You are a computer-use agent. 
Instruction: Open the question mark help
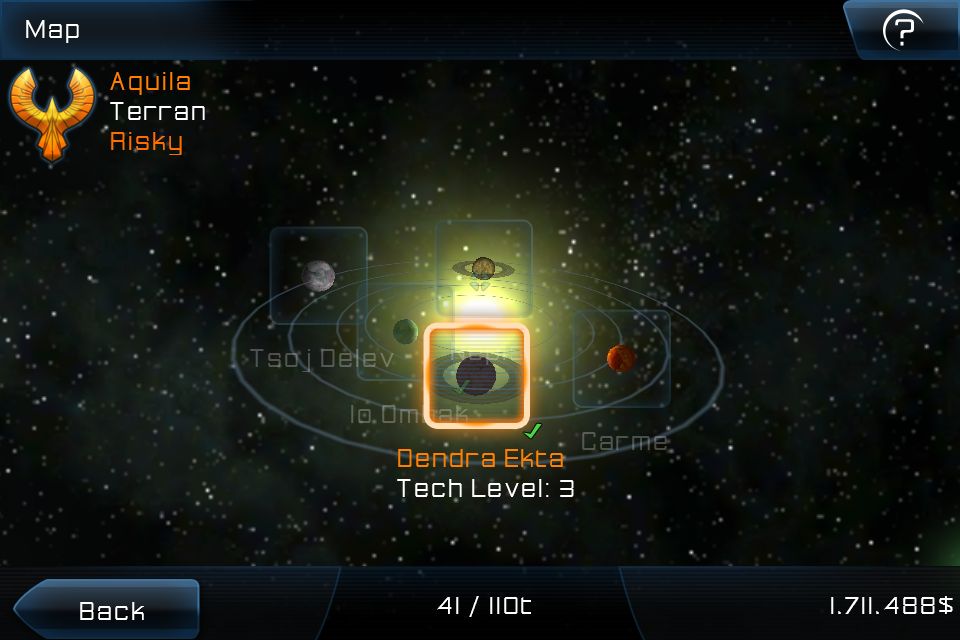(902, 31)
